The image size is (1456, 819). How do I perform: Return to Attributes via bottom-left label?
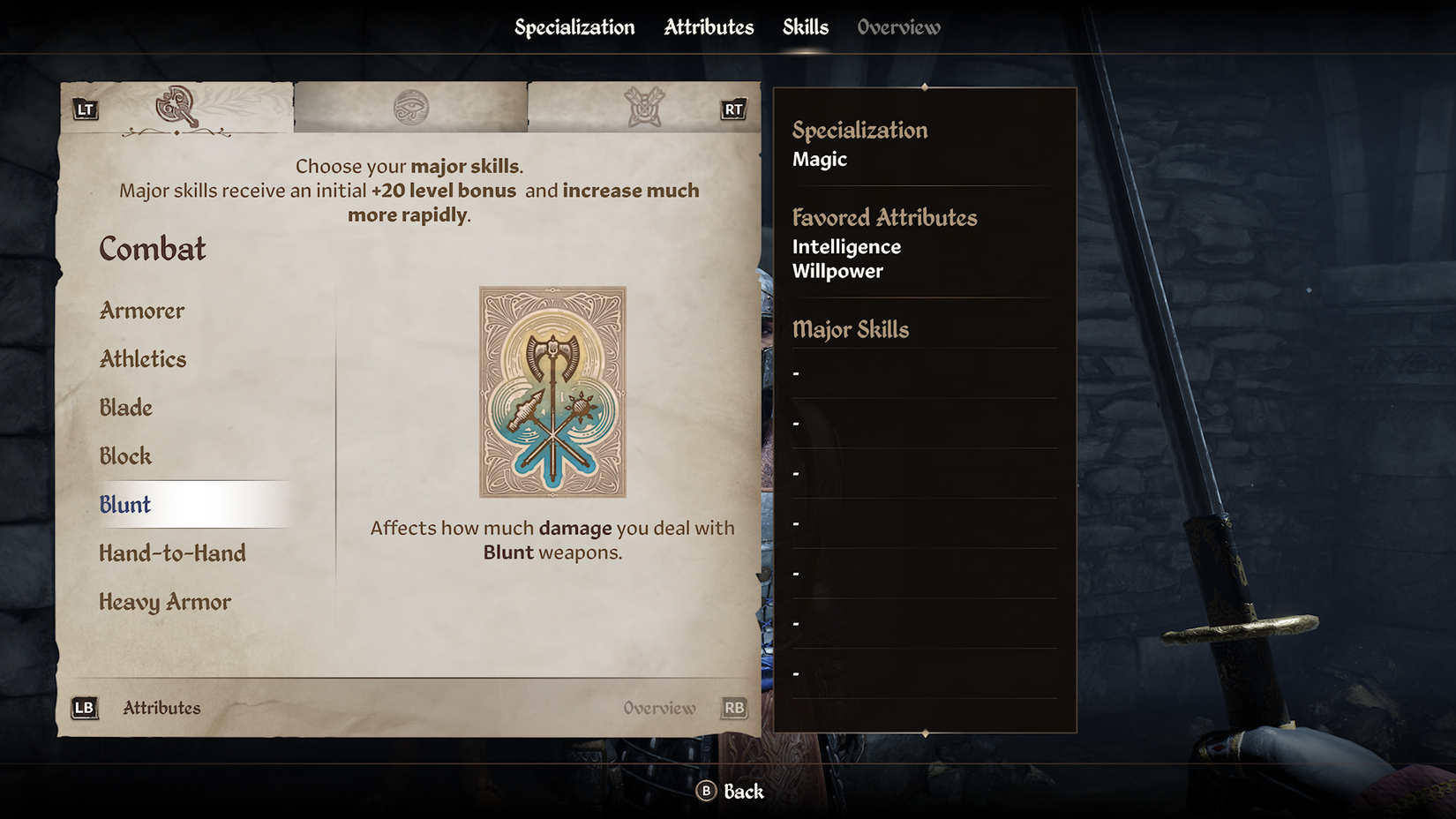click(x=161, y=708)
